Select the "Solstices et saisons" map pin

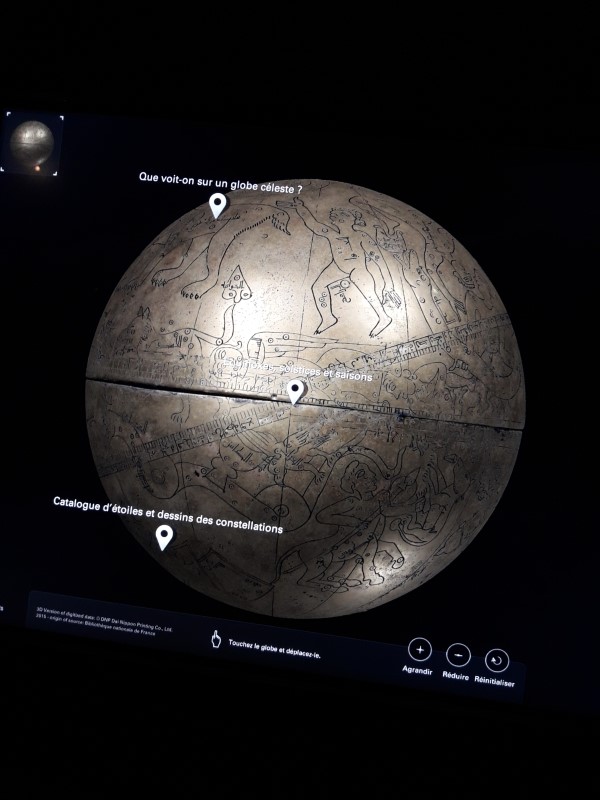(295, 391)
